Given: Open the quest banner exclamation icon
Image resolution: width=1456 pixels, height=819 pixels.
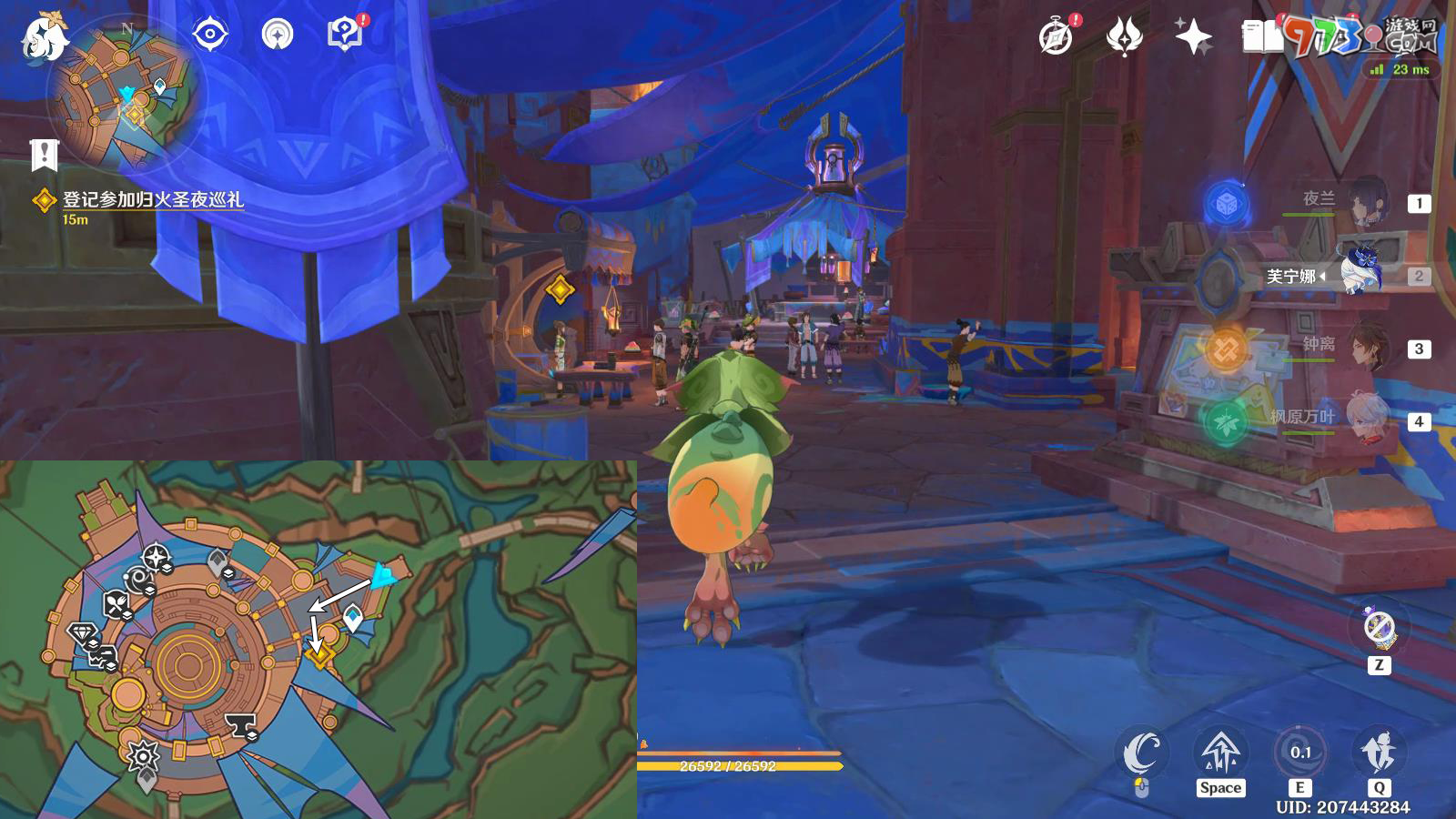Looking at the screenshot, I should 44,156.
